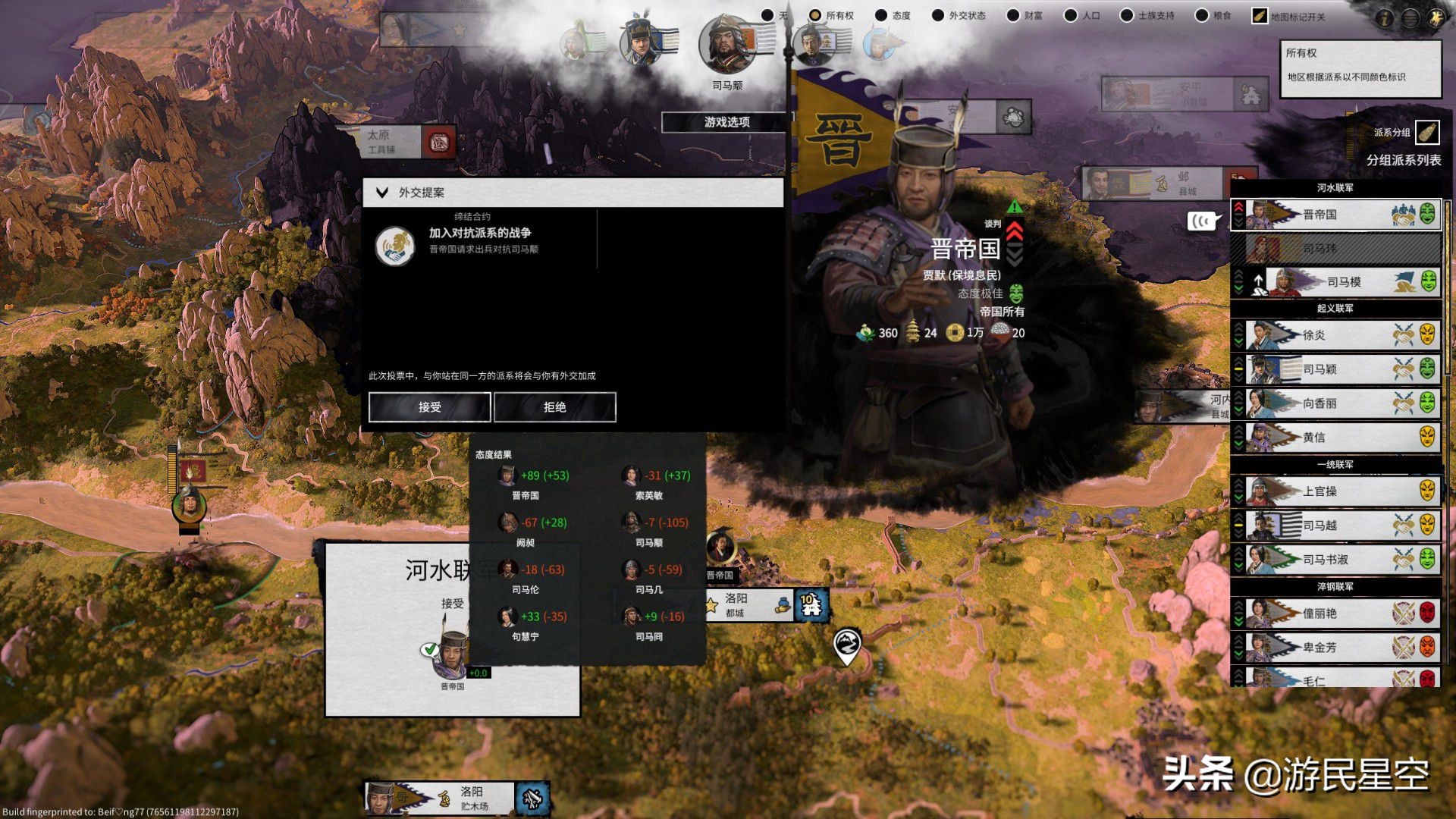
Task: Show the 财富 map overlay
Action: coord(1013,15)
